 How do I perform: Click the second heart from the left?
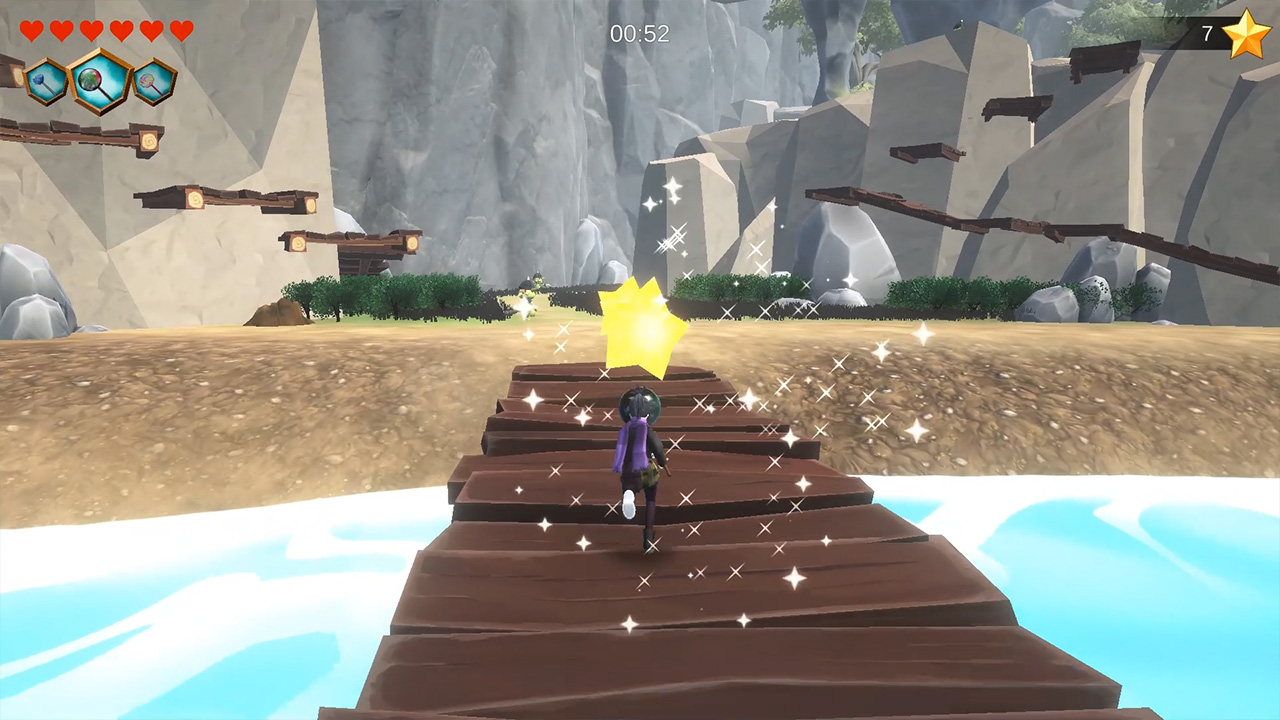tap(60, 30)
